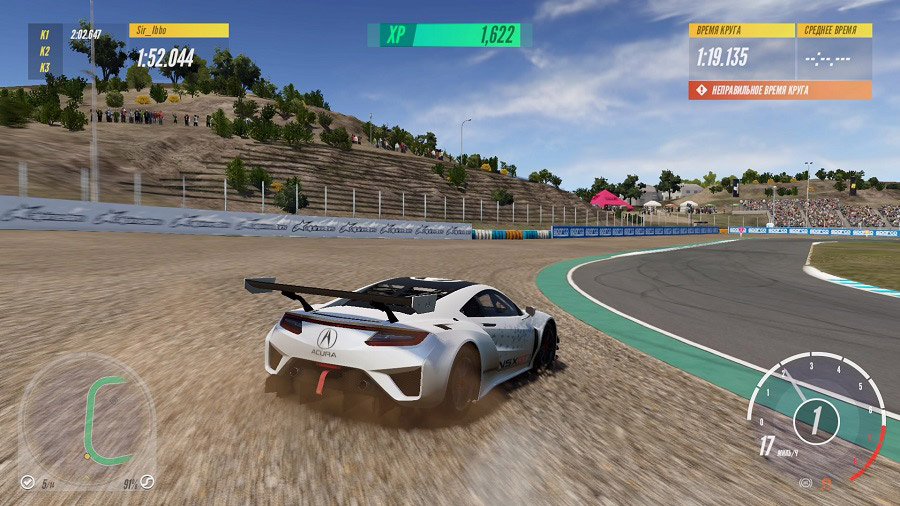Select the checkmark icon below the minimap
The height and width of the screenshot is (506, 900).
tap(26, 482)
